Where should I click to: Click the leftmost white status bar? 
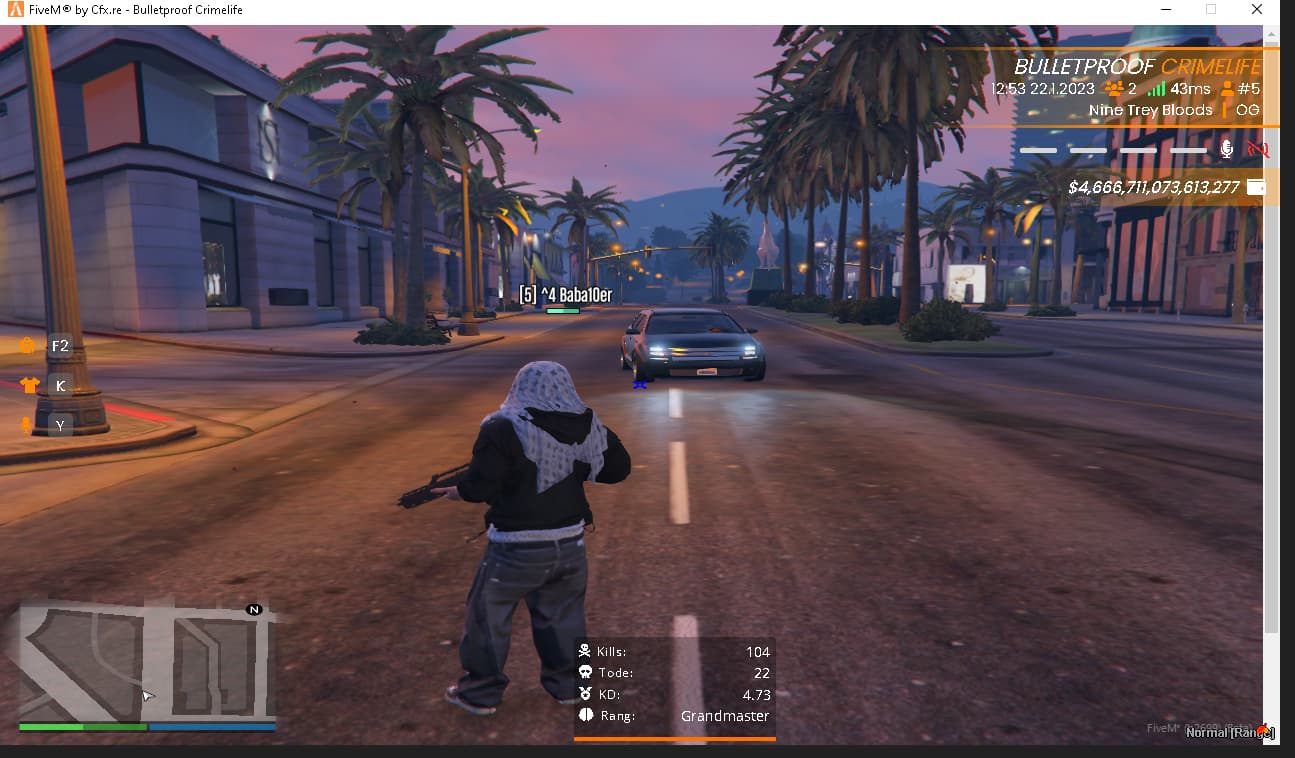click(1038, 150)
